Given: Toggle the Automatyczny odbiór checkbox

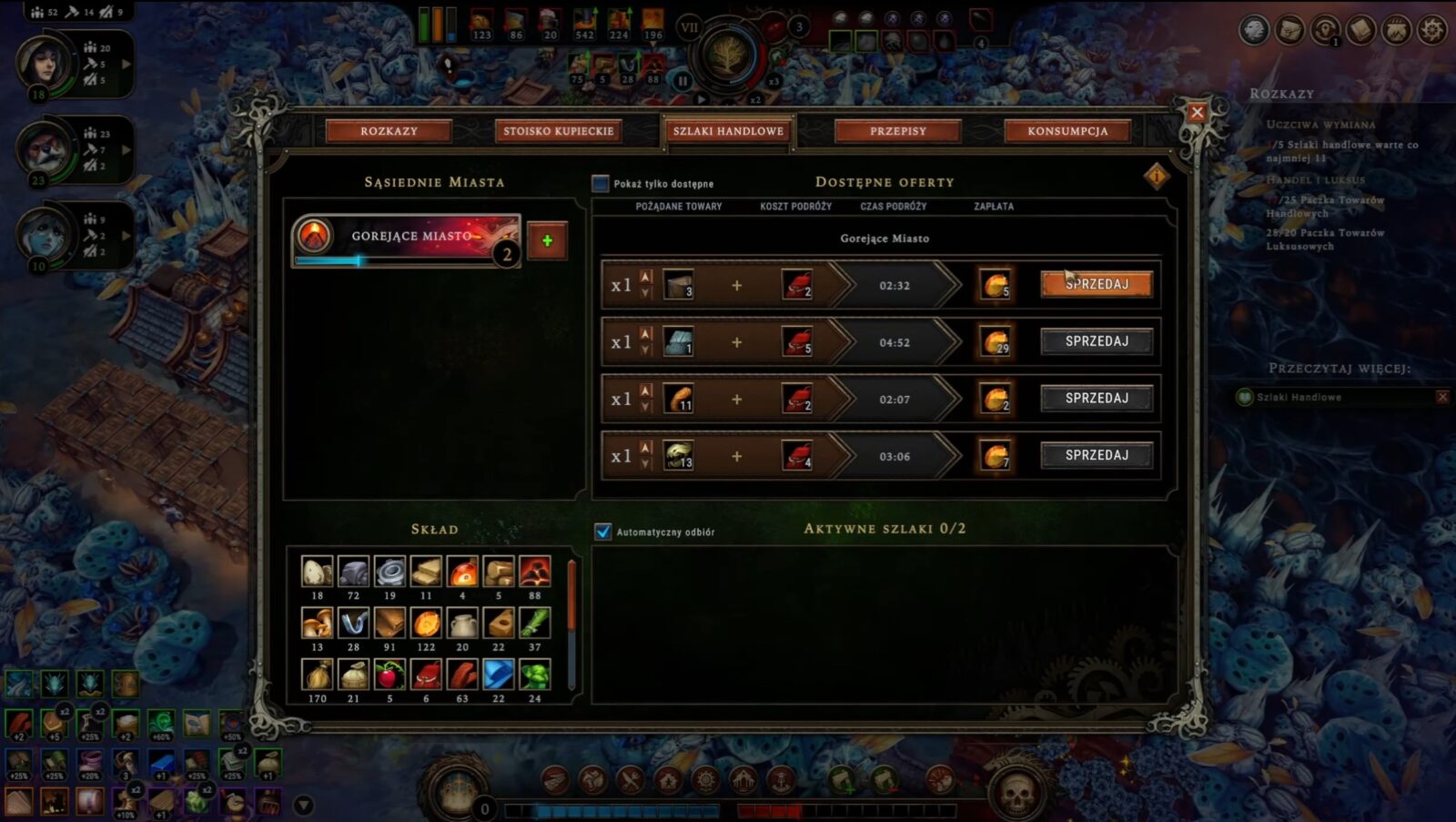Looking at the screenshot, I should pyautogui.click(x=603, y=532).
